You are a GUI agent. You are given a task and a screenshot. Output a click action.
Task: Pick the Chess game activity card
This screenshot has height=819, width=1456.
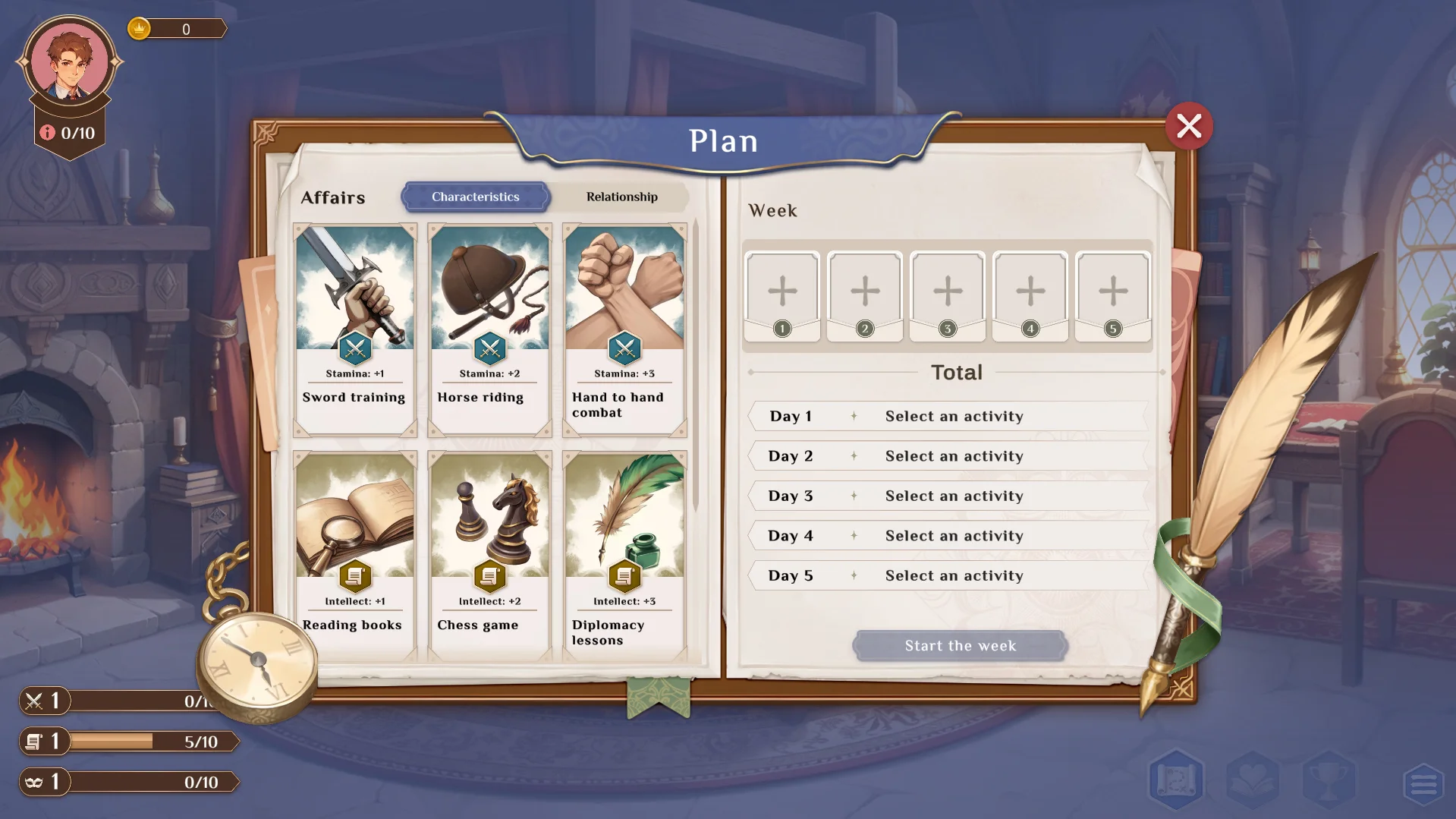tap(489, 554)
